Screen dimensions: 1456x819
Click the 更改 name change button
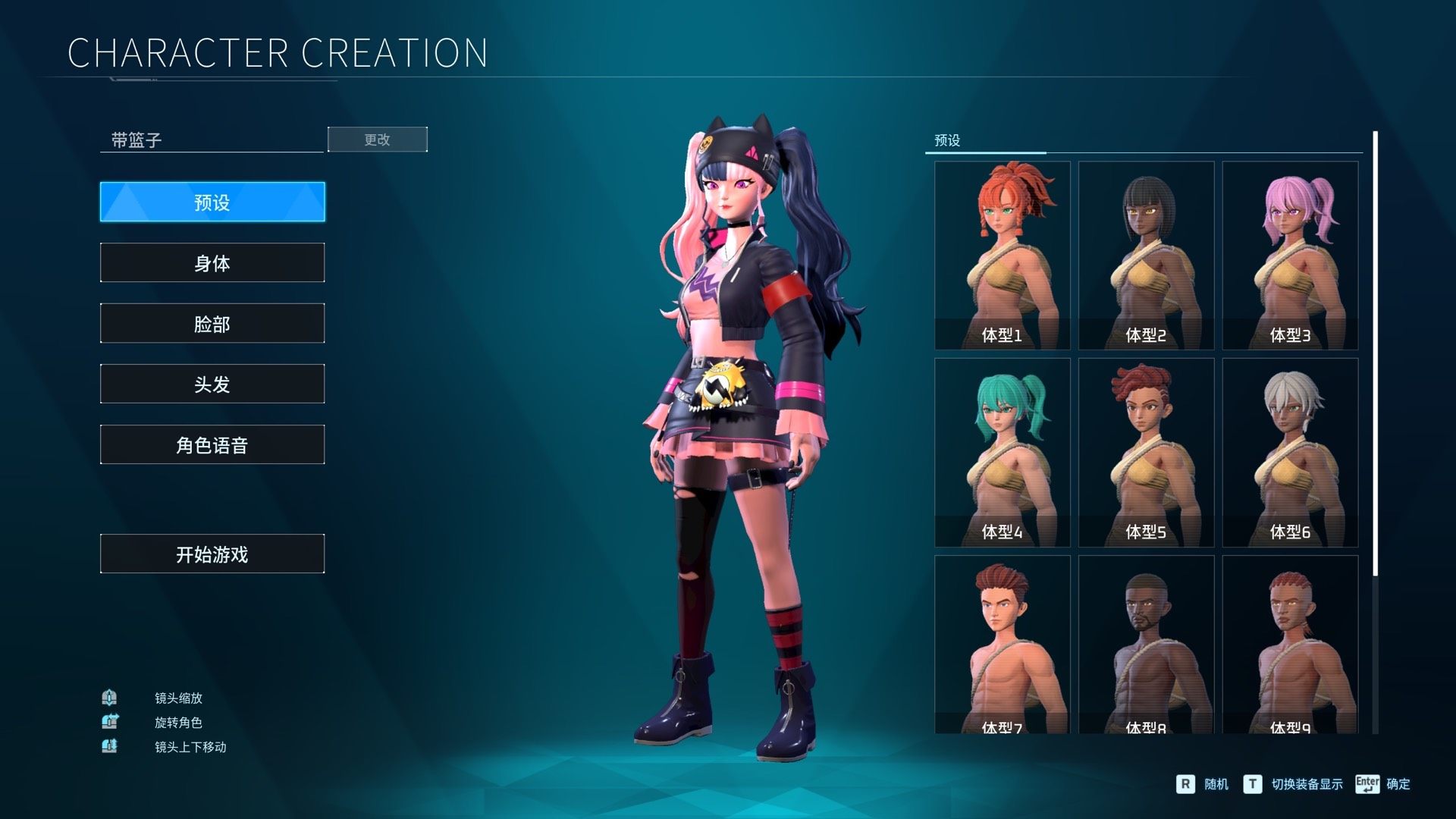[x=377, y=140]
